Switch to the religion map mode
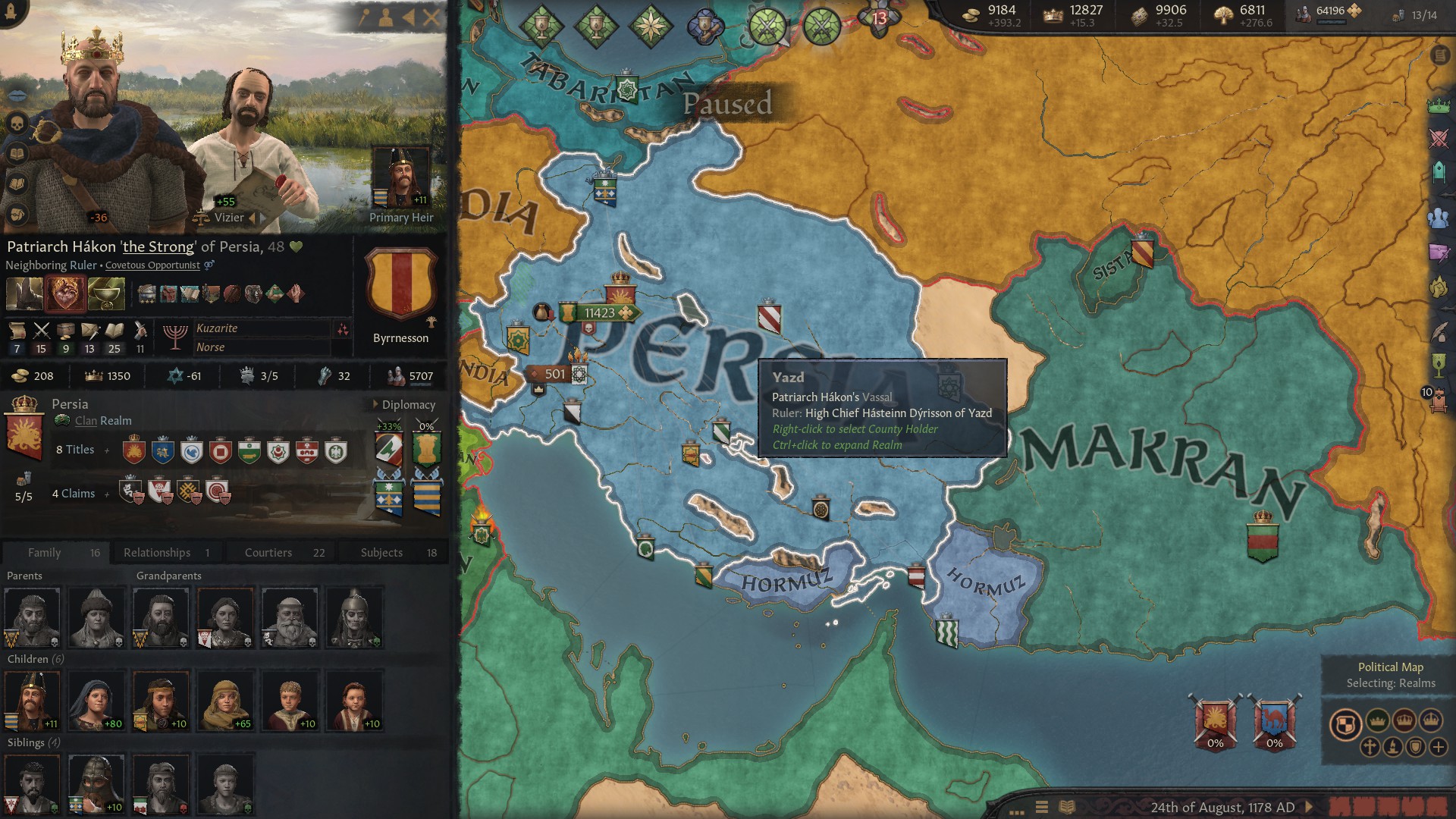The height and width of the screenshot is (819, 1456). pyautogui.click(x=1370, y=747)
